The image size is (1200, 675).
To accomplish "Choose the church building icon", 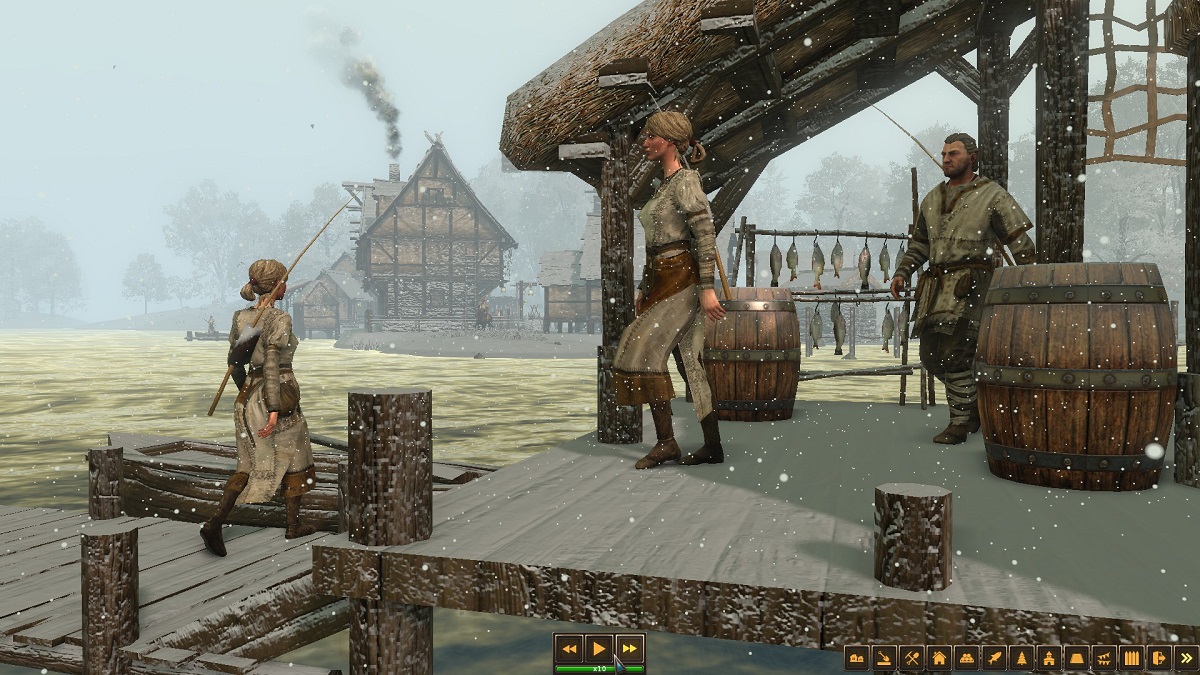I will [x=1049, y=657].
